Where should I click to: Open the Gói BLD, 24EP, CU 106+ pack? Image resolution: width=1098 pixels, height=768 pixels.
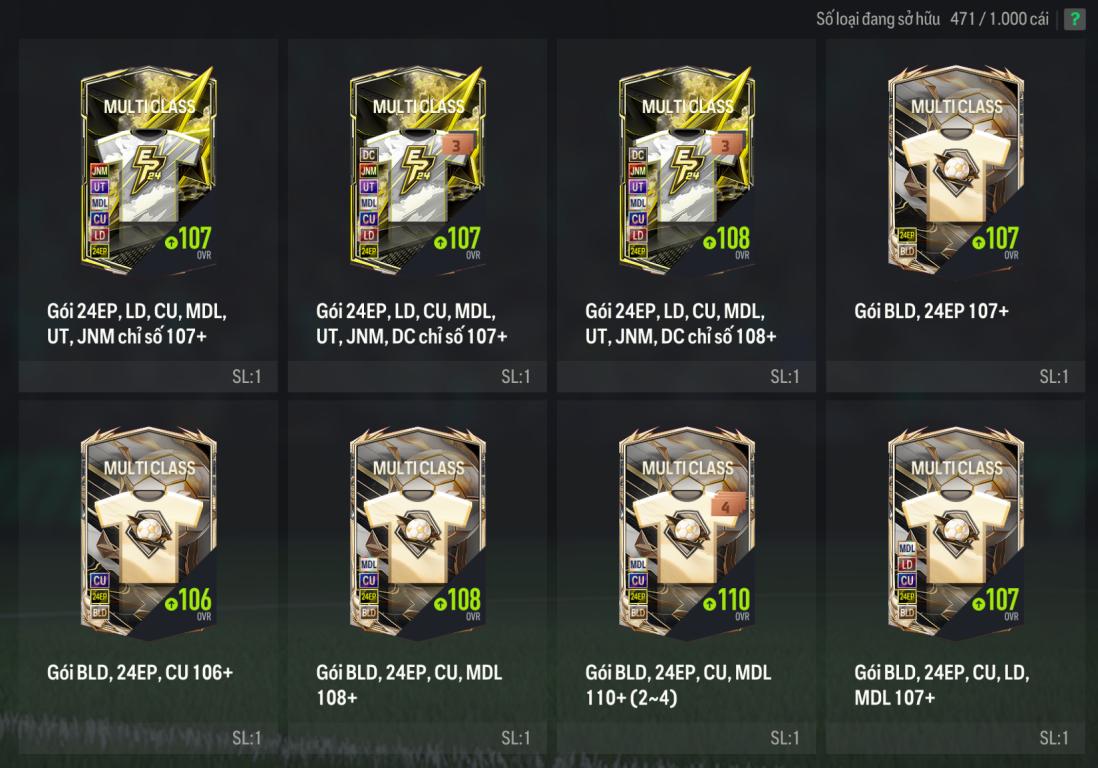pyautogui.click(x=148, y=532)
